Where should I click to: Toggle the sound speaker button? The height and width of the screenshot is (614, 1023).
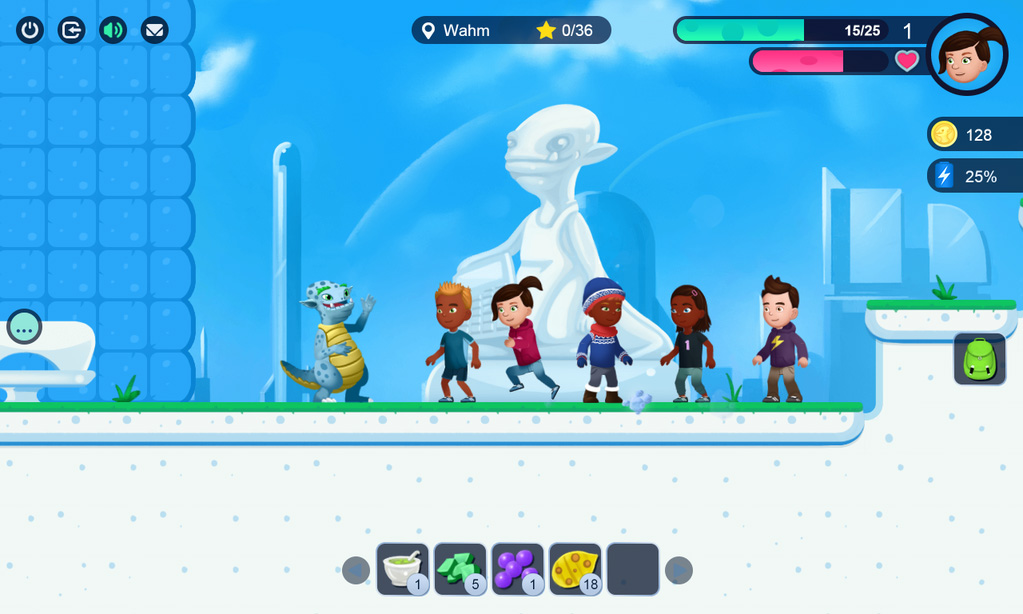pos(113,30)
